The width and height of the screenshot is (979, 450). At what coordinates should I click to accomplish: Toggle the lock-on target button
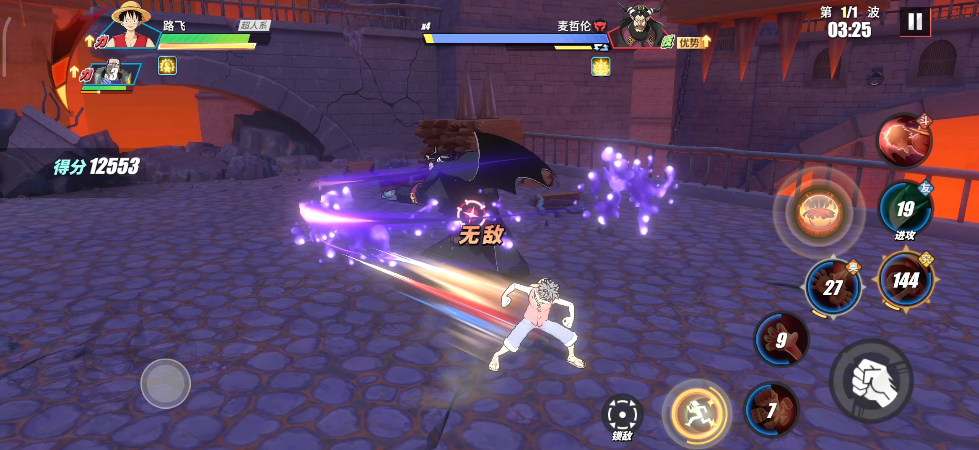click(622, 414)
